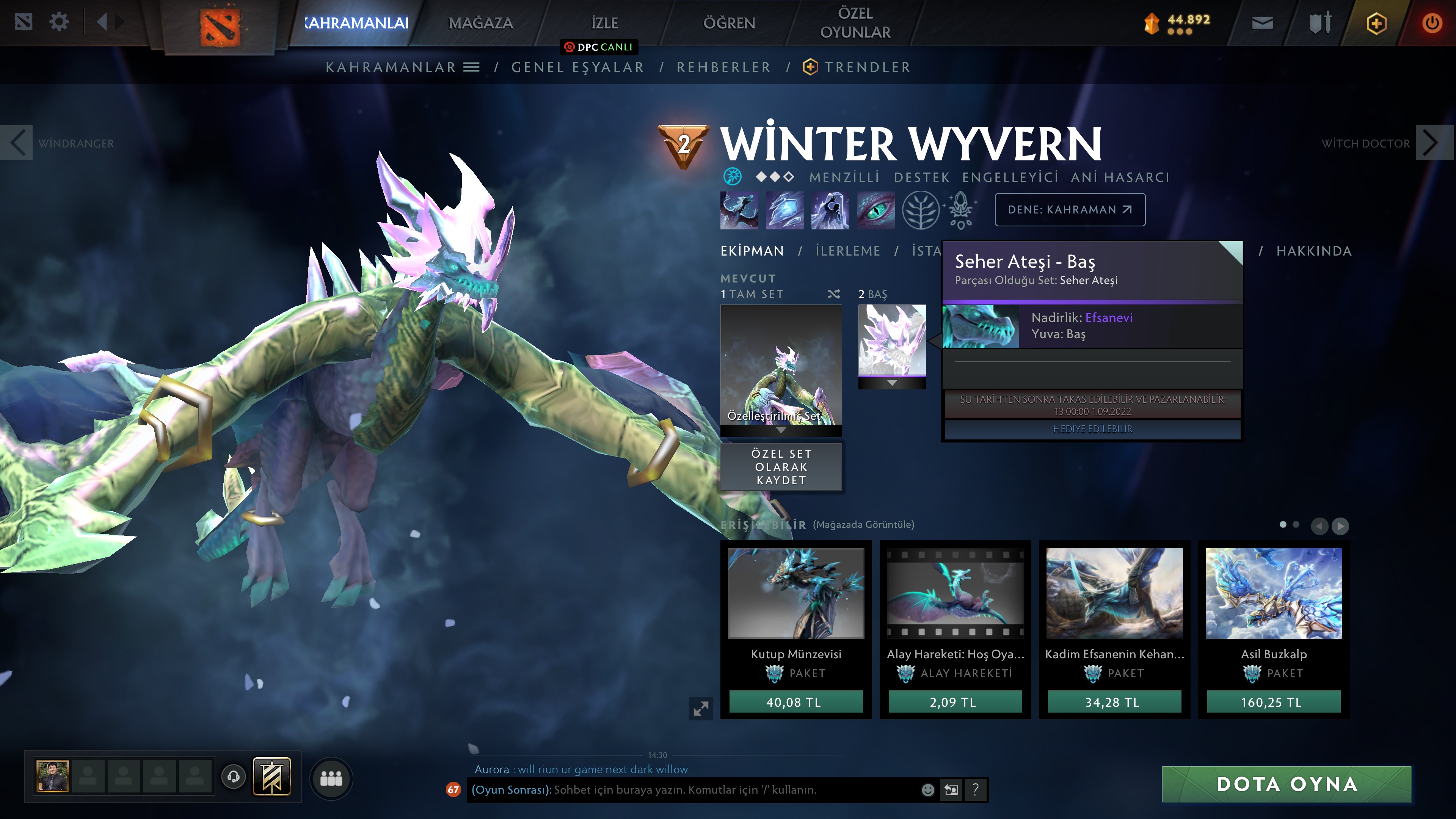
Task: Switch to Genel Eşyalar tab
Action: coord(577,67)
